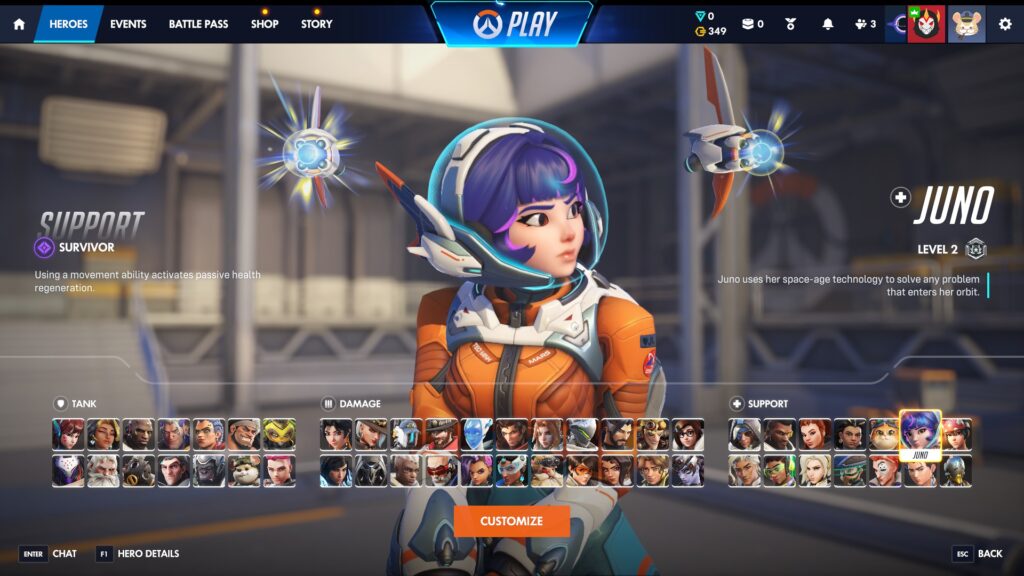Select D.Va from the tank roster
1024x576 pixels.
(69, 434)
